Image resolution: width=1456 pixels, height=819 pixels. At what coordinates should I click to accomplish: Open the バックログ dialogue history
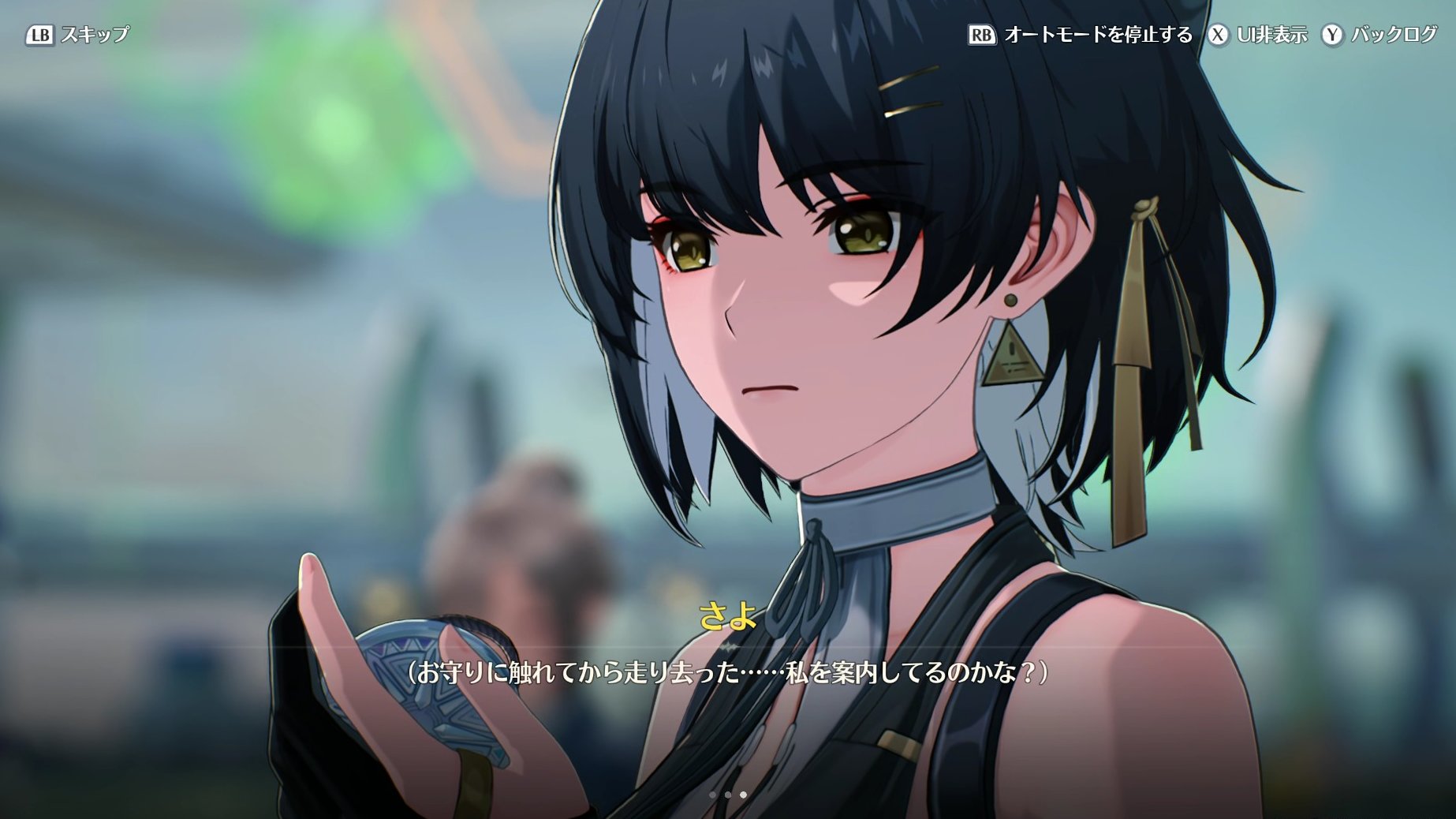pos(1380,35)
